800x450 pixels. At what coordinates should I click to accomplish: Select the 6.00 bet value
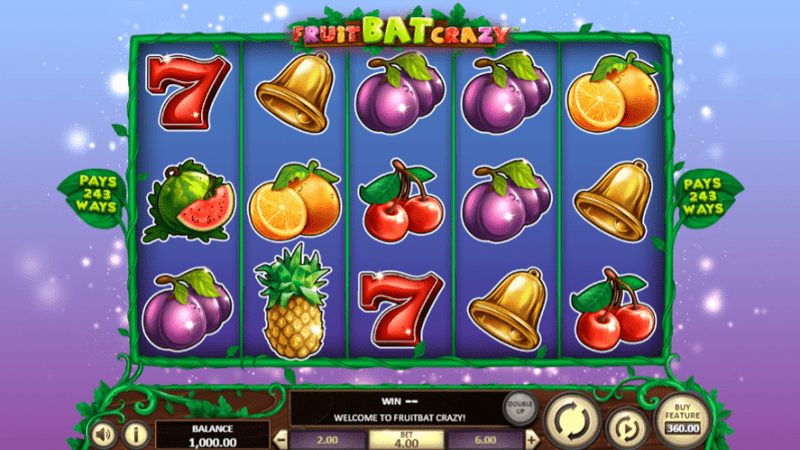pyautogui.click(x=484, y=440)
